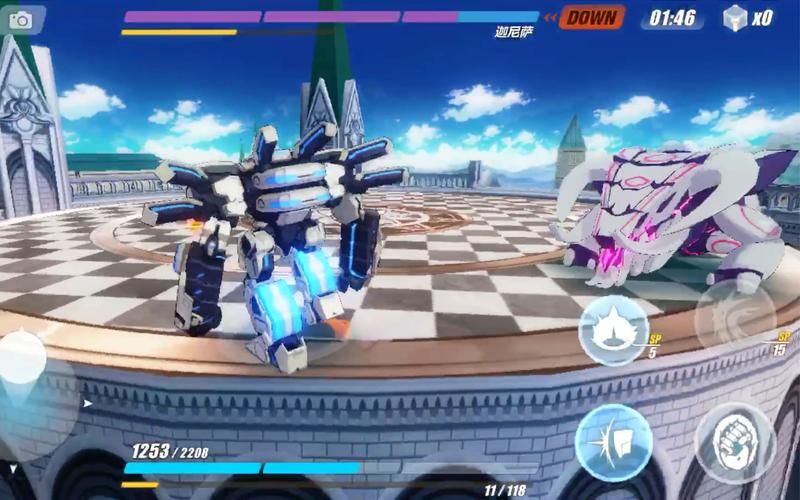Touch the virtual joystick control
Image resolution: width=800 pixels, height=500 pixels.
pyautogui.click(x=22, y=362)
